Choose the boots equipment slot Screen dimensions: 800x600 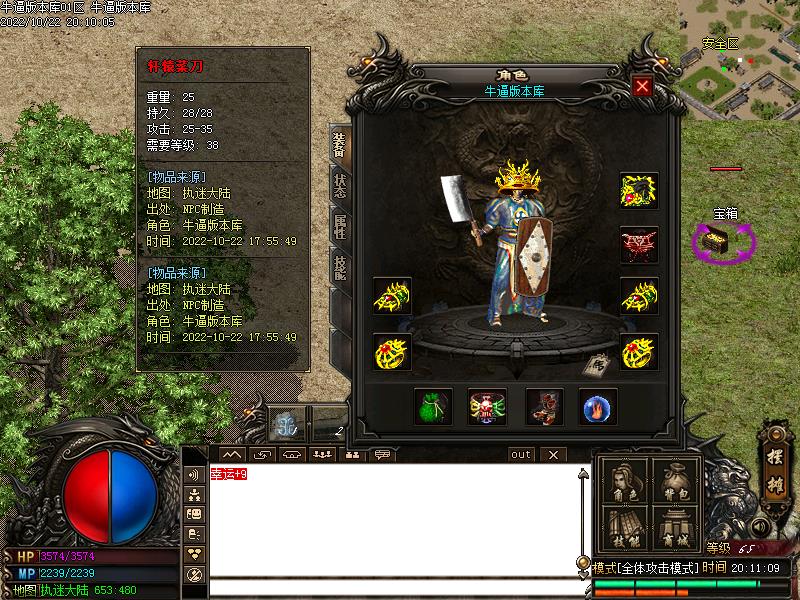click(543, 406)
